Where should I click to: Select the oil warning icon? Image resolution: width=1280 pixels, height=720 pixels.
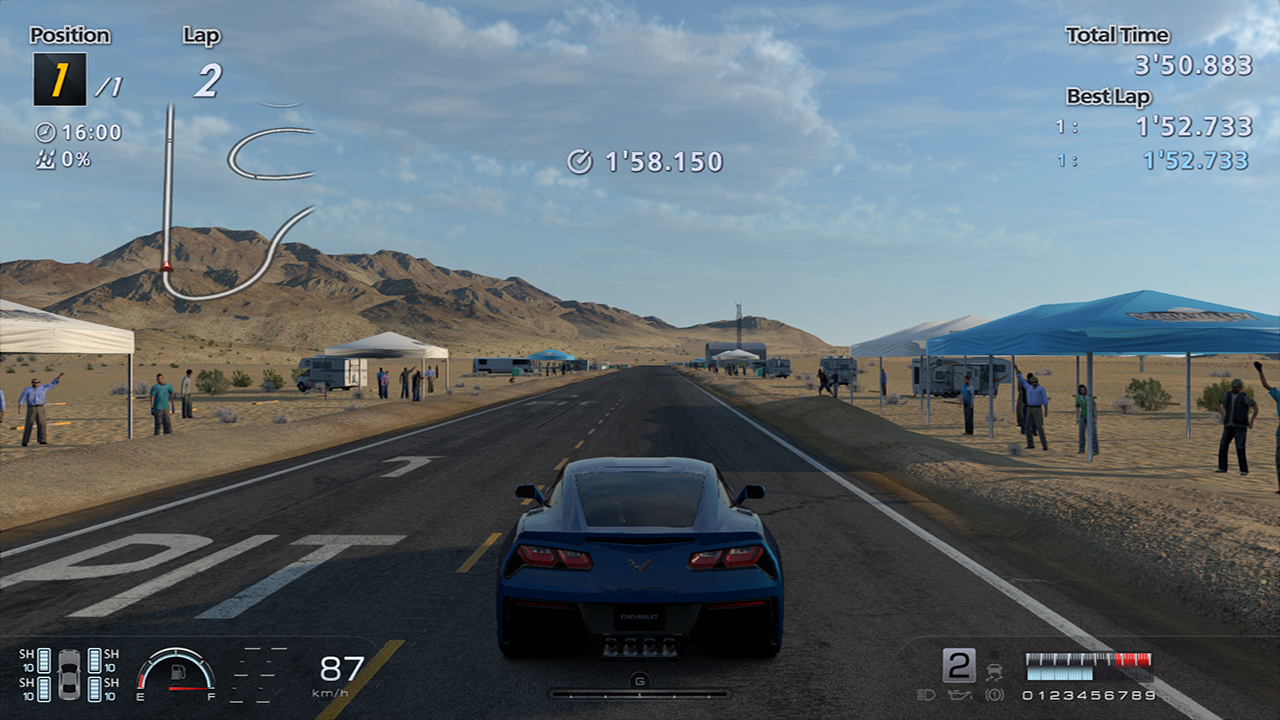[959, 695]
